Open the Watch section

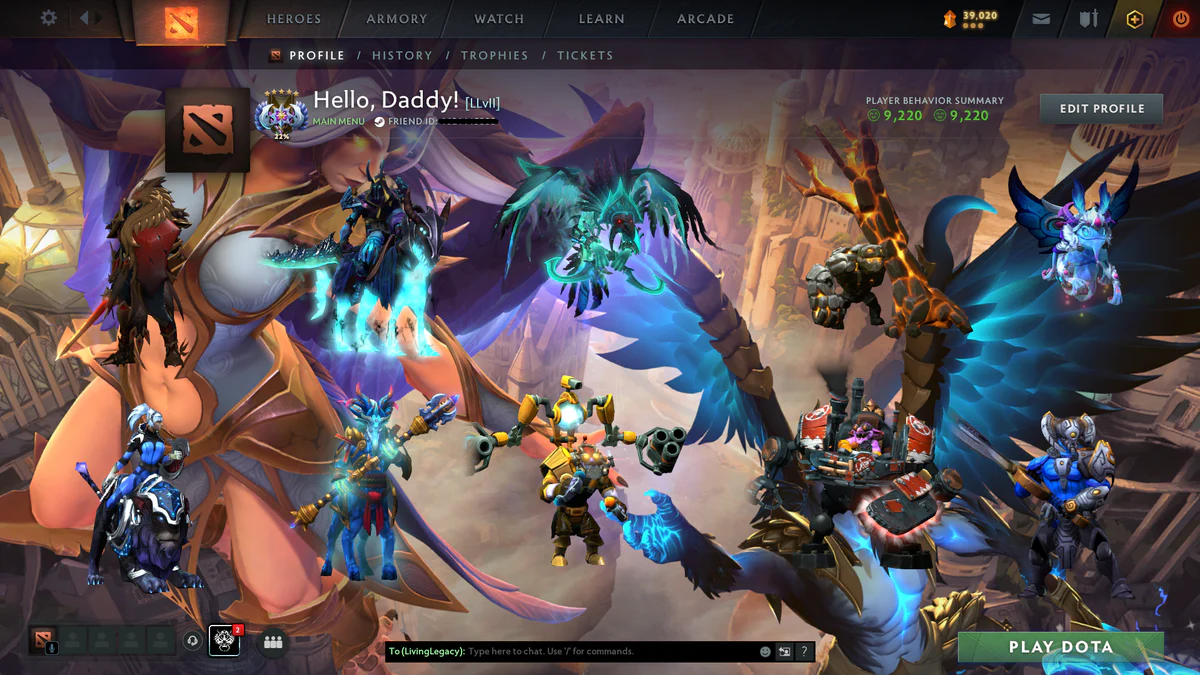pyautogui.click(x=499, y=19)
